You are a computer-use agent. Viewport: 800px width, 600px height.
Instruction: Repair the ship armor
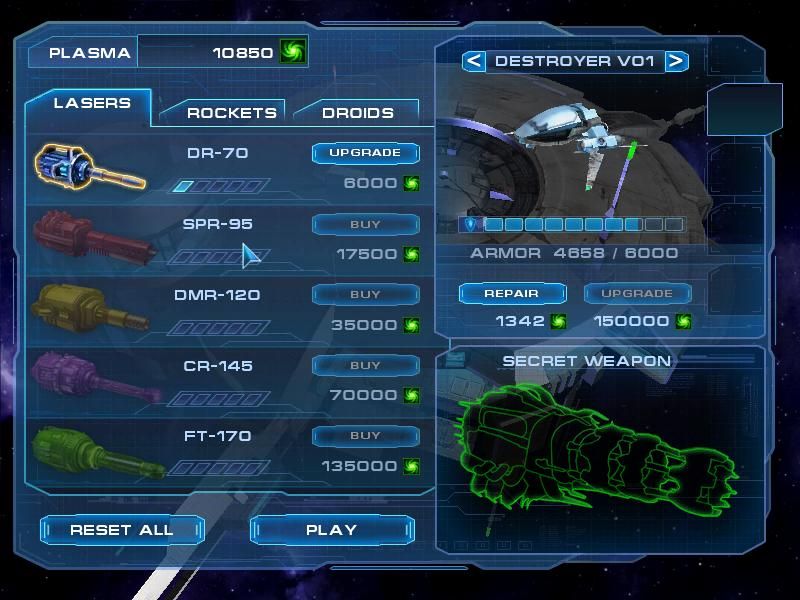click(512, 294)
